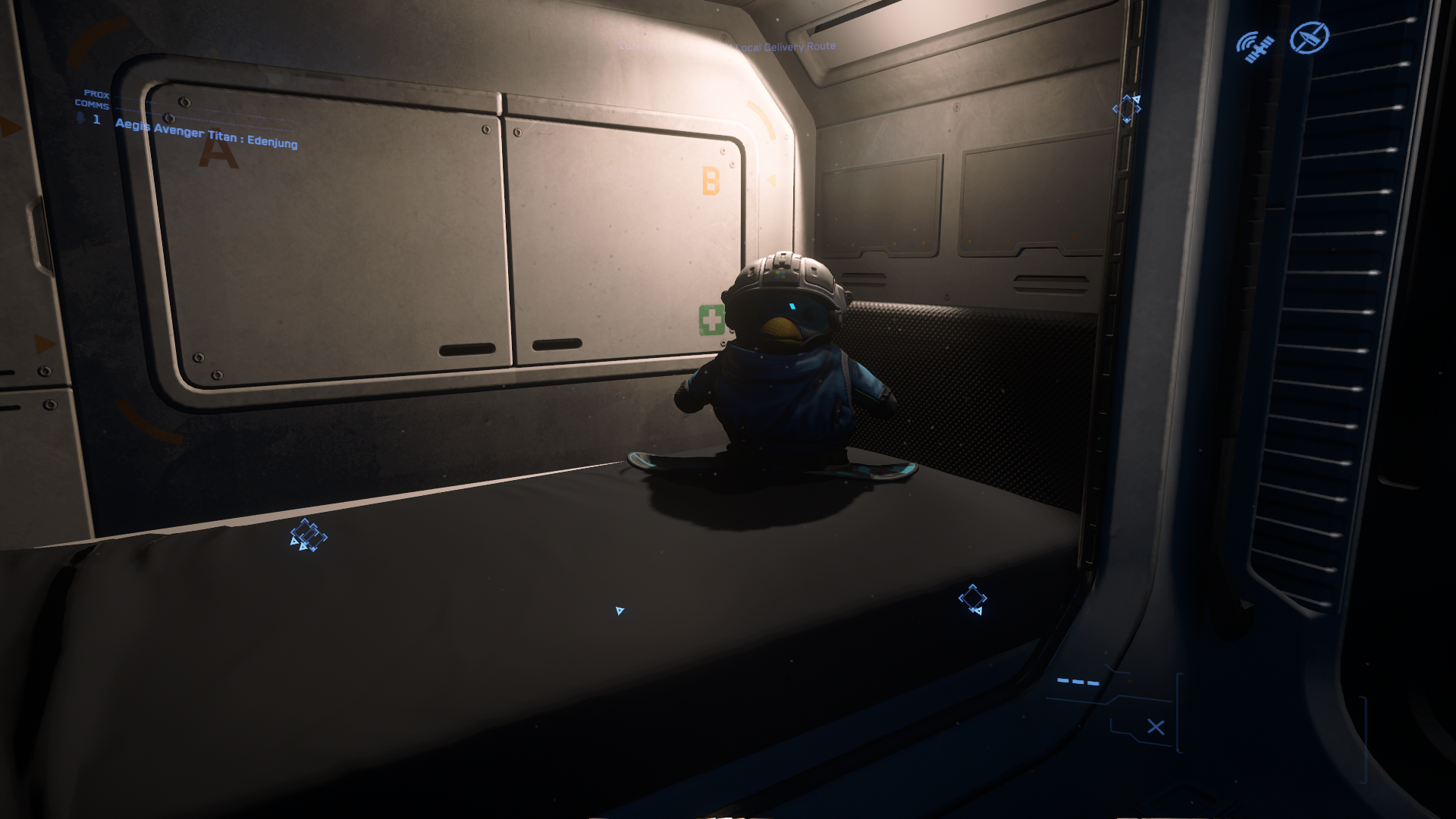Open the Local Delivery Route contract text
This screenshot has width=1456, height=819.
tap(781, 45)
